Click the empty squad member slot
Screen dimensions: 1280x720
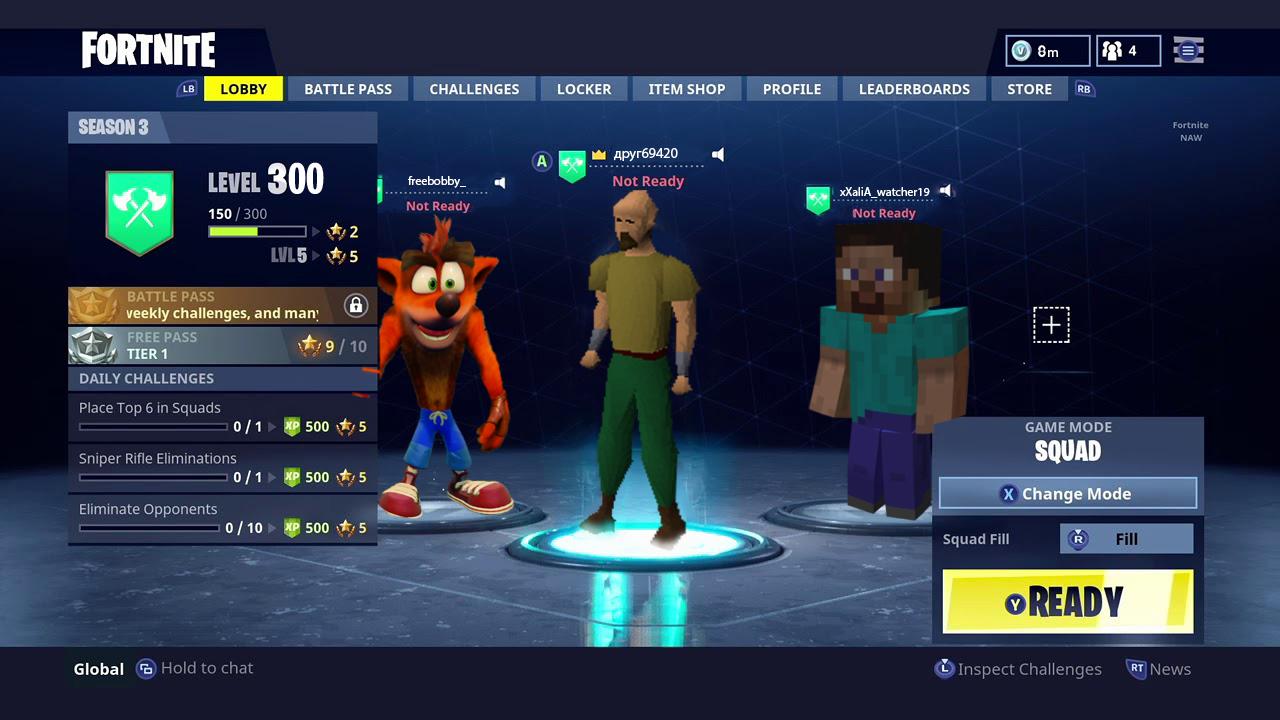(1051, 324)
